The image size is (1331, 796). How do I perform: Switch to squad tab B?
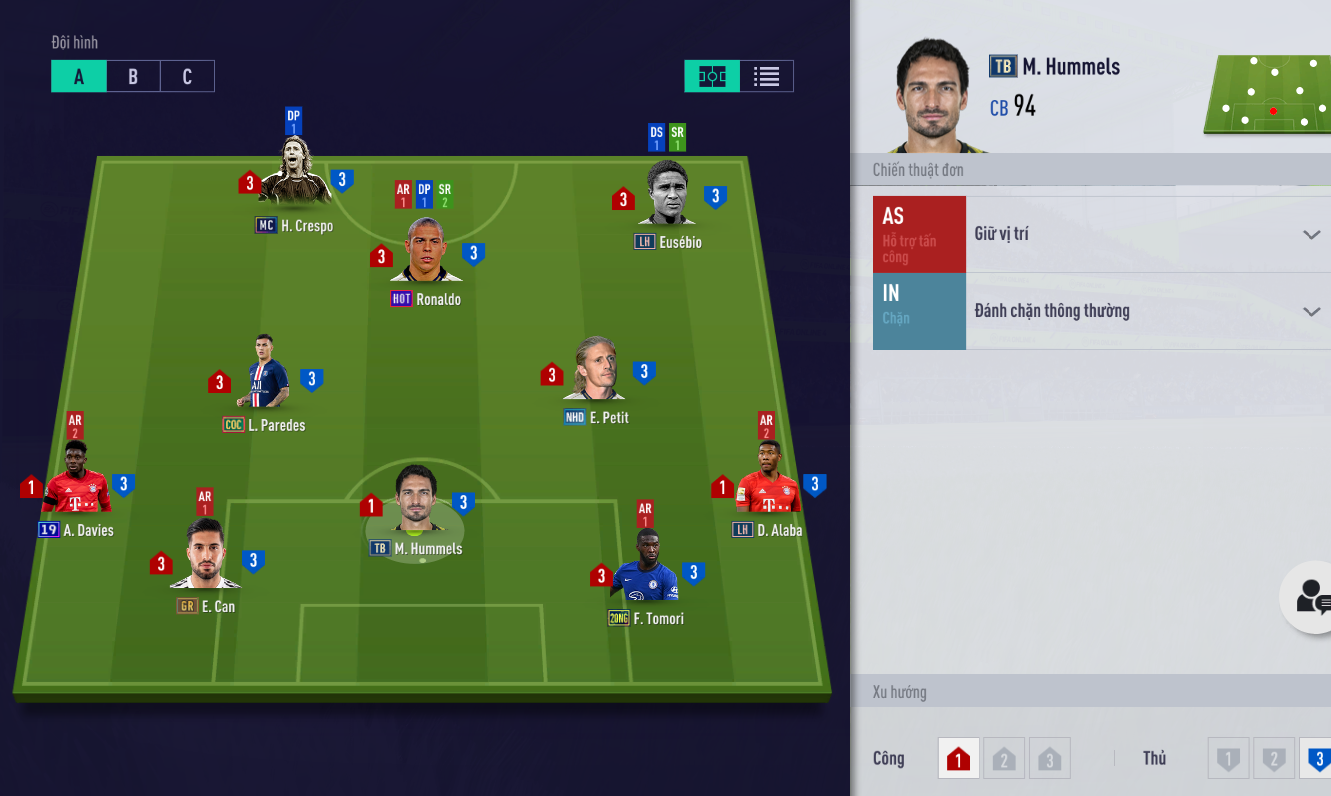pyautogui.click(x=133, y=77)
